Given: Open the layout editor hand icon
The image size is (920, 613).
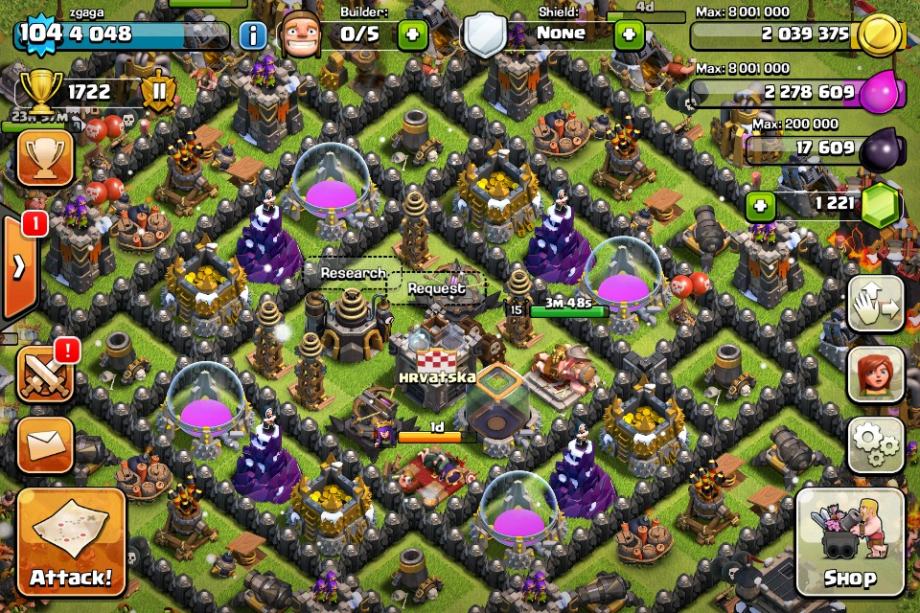Looking at the screenshot, I should (x=875, y=303).
